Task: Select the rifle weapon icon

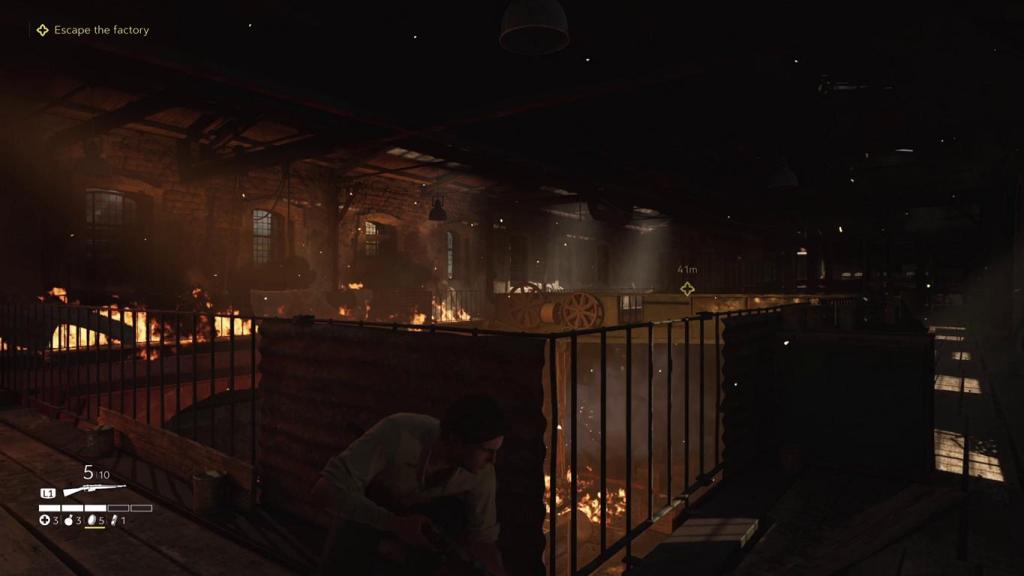Action: (94, 490)
